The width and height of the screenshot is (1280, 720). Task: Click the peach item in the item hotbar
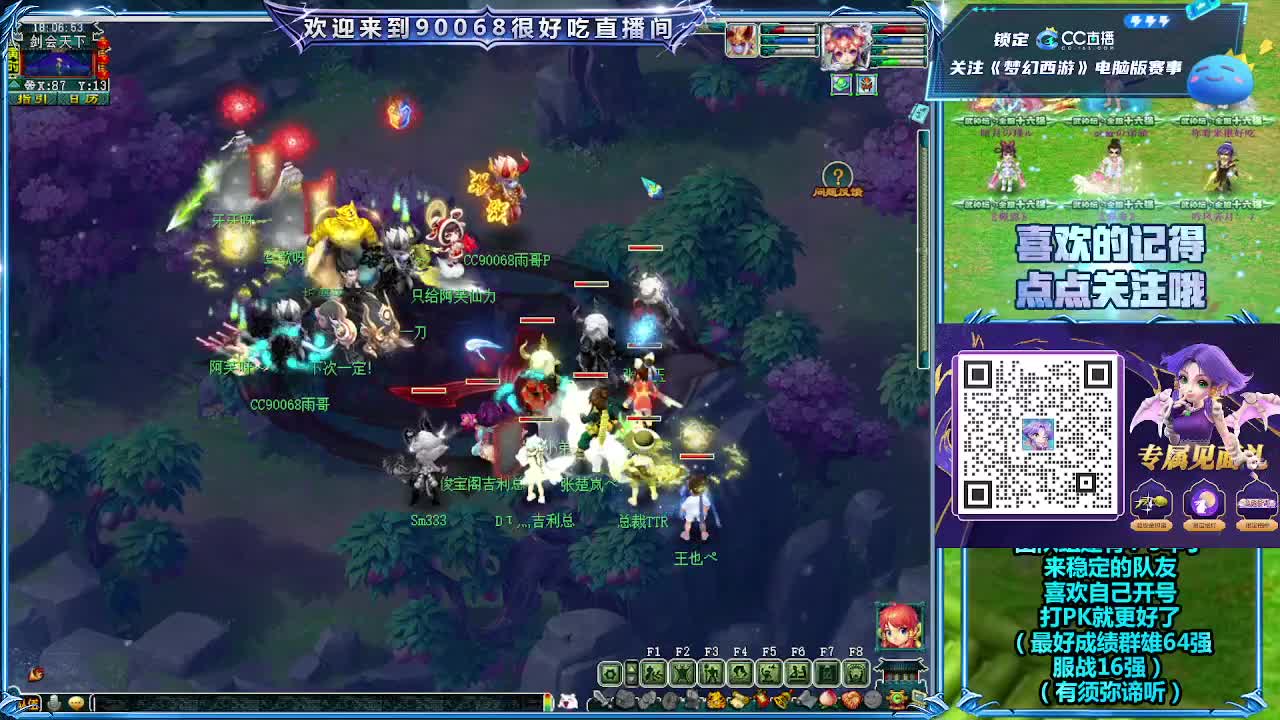point(825,698)
